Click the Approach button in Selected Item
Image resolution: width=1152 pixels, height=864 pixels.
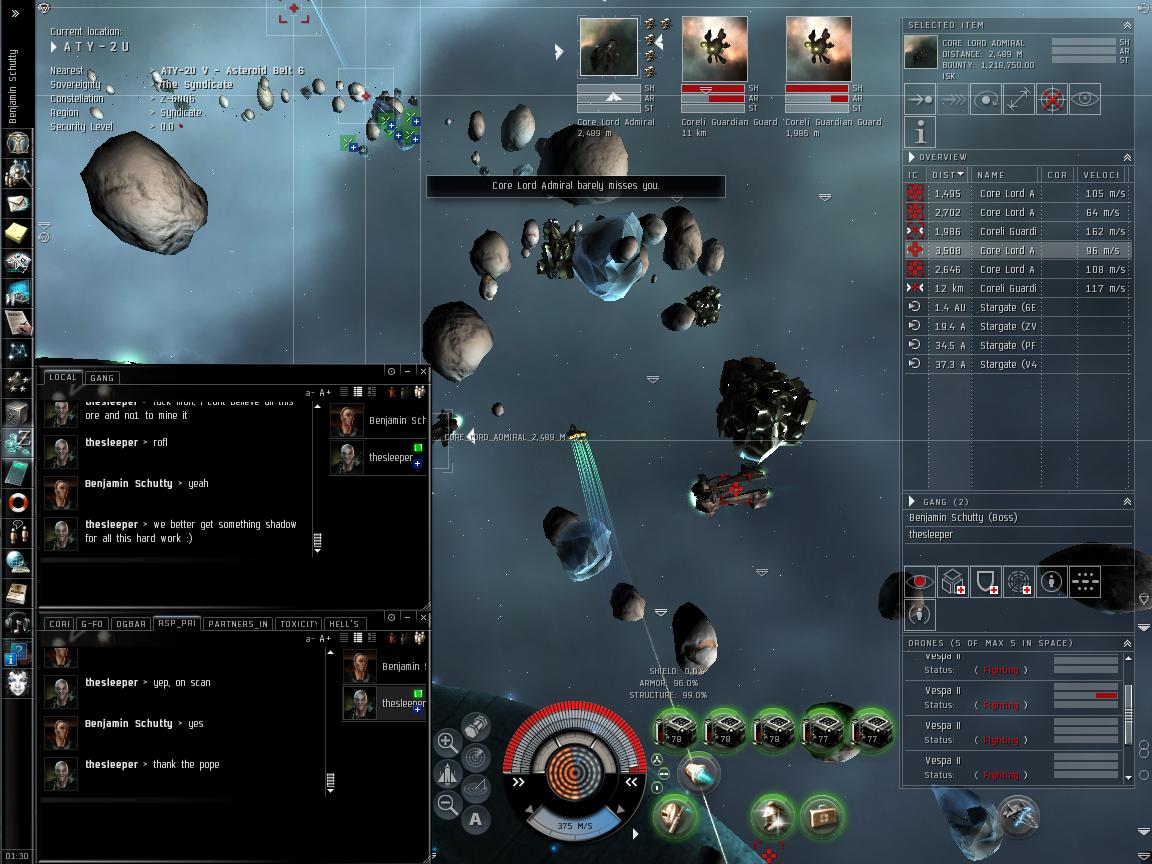(920, 99)
